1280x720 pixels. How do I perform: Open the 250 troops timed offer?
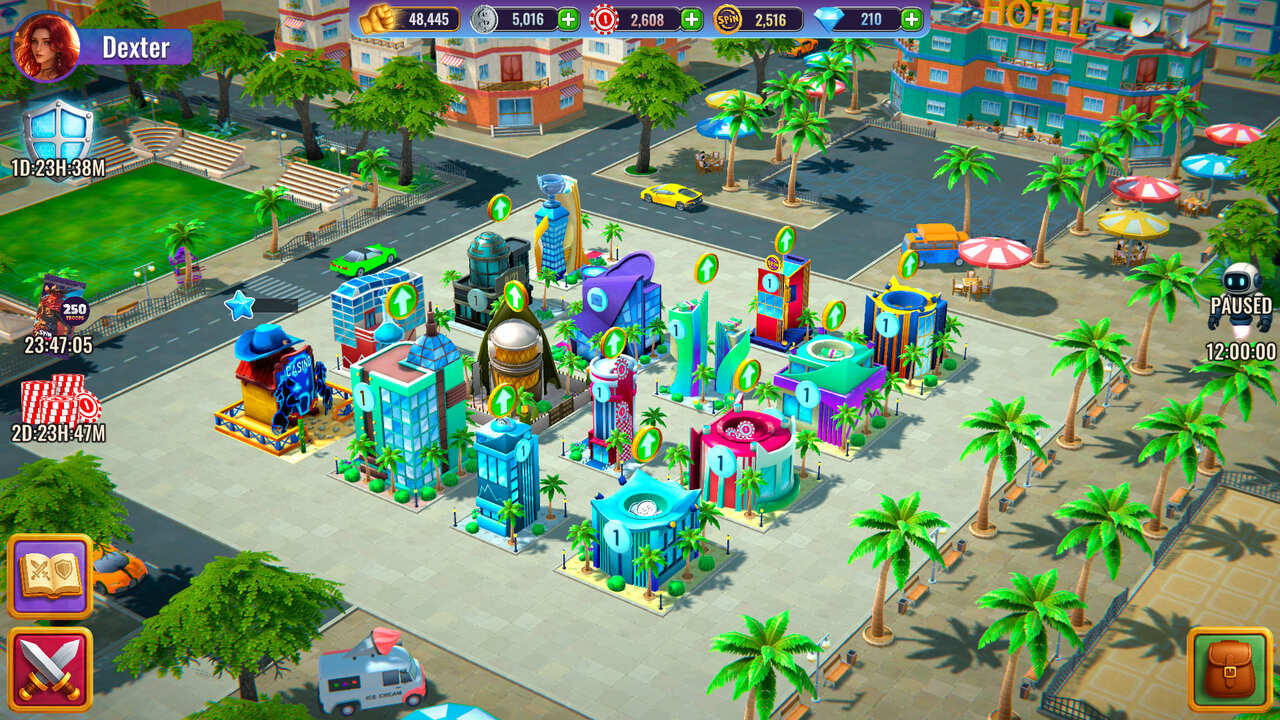pos(60,305)
